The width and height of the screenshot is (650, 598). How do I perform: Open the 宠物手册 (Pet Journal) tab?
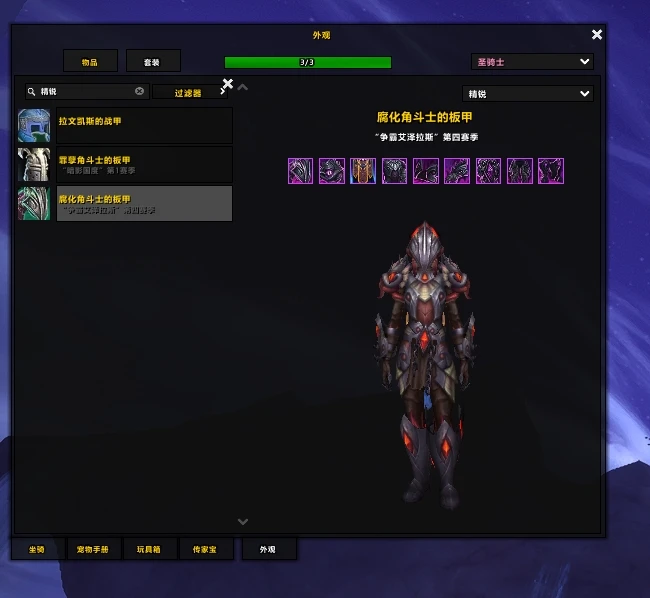(x=94, y=550)
